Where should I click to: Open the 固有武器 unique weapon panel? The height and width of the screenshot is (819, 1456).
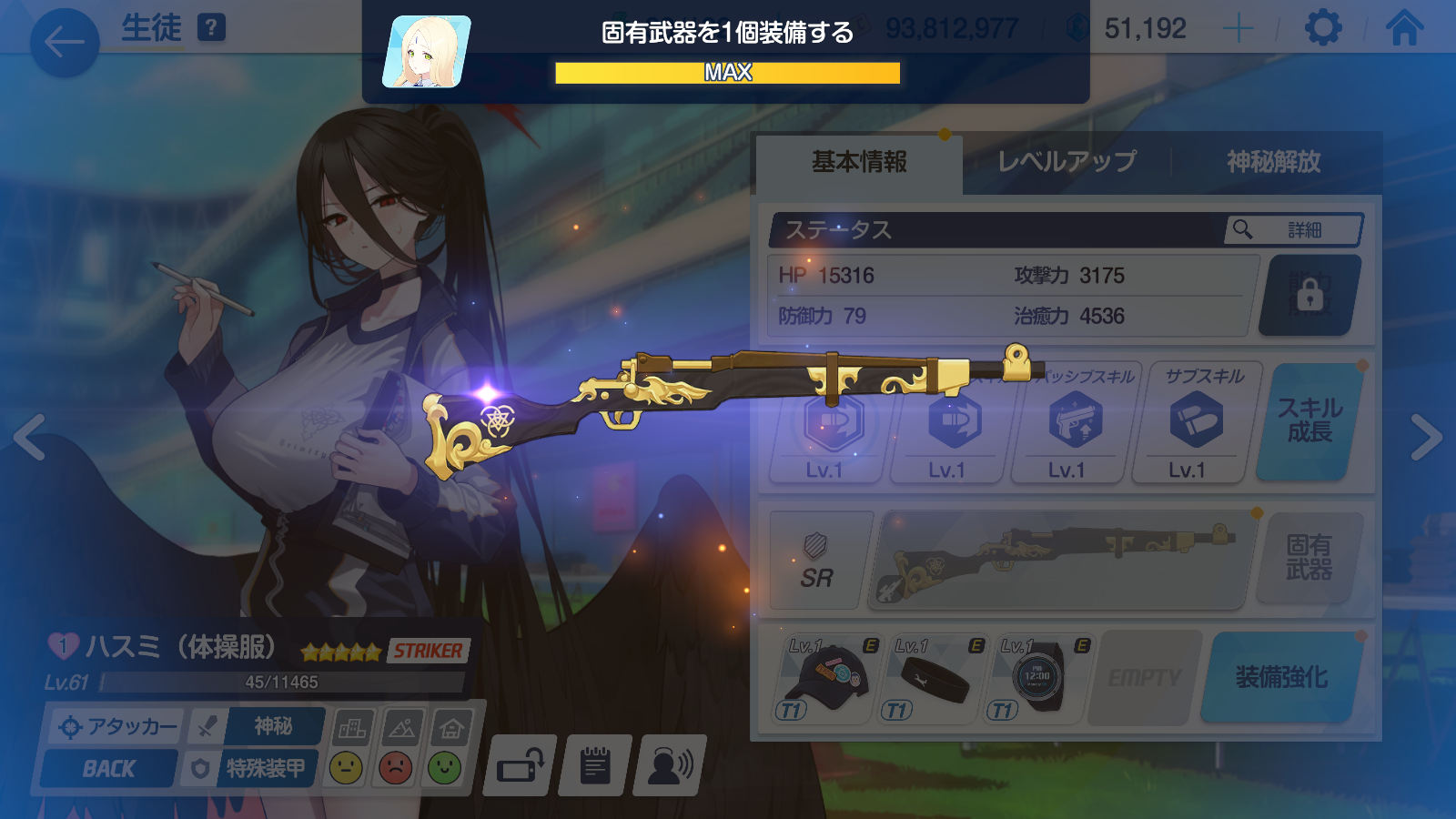point(1309,558)
